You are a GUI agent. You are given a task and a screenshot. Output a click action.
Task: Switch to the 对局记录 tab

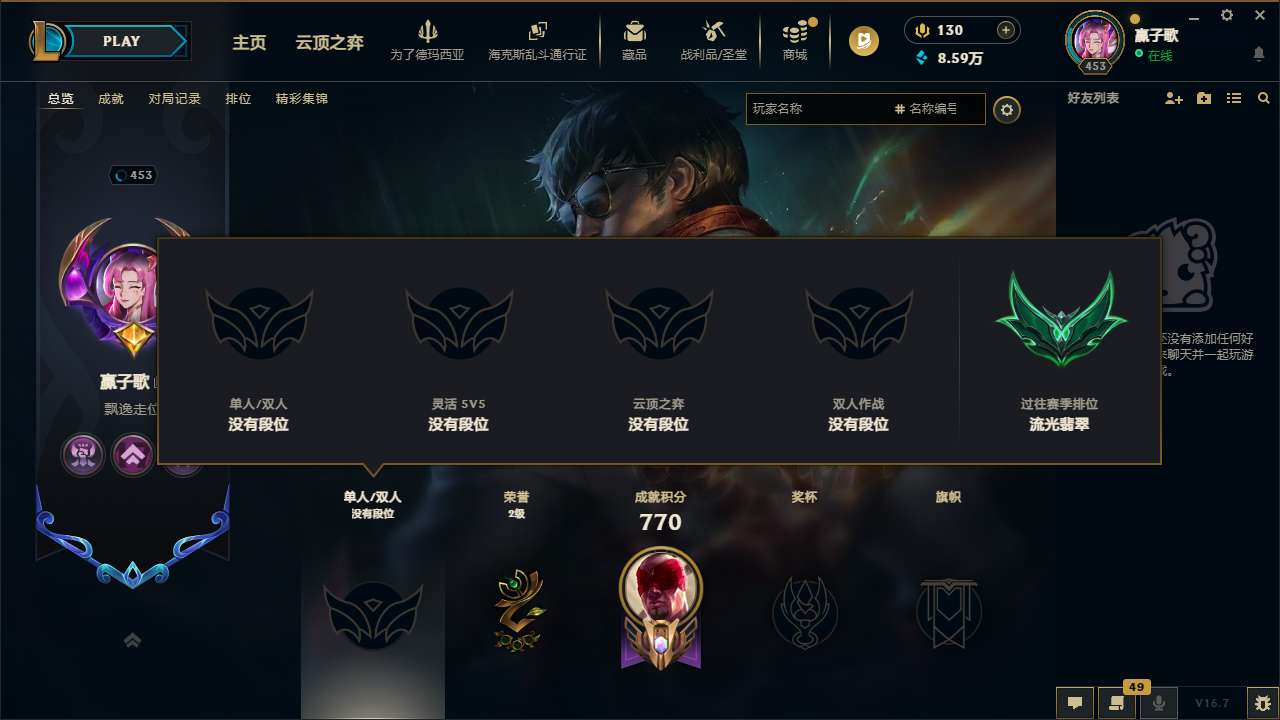174,99
